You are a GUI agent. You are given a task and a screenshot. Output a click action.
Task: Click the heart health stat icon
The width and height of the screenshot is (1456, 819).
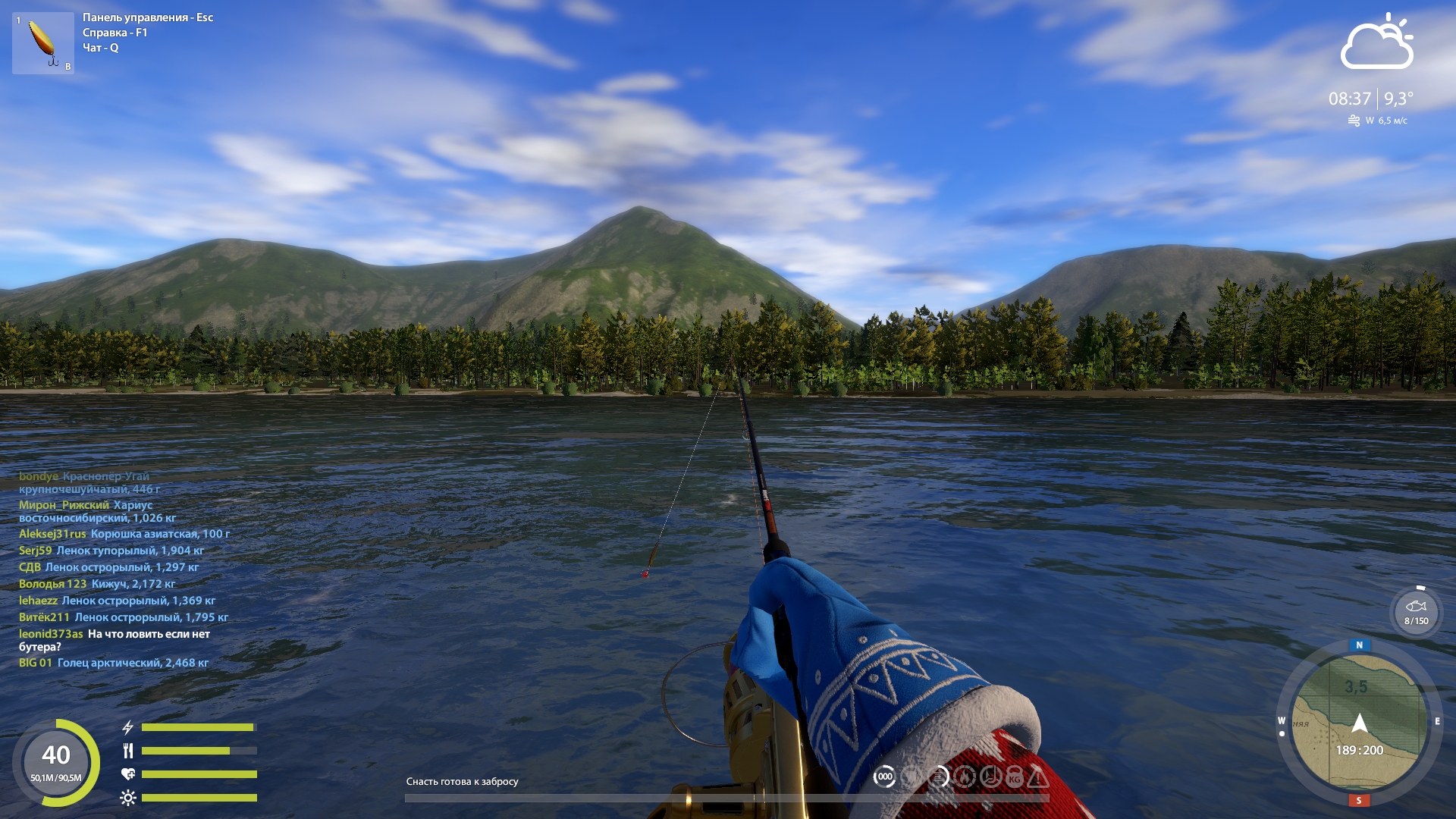129,775
